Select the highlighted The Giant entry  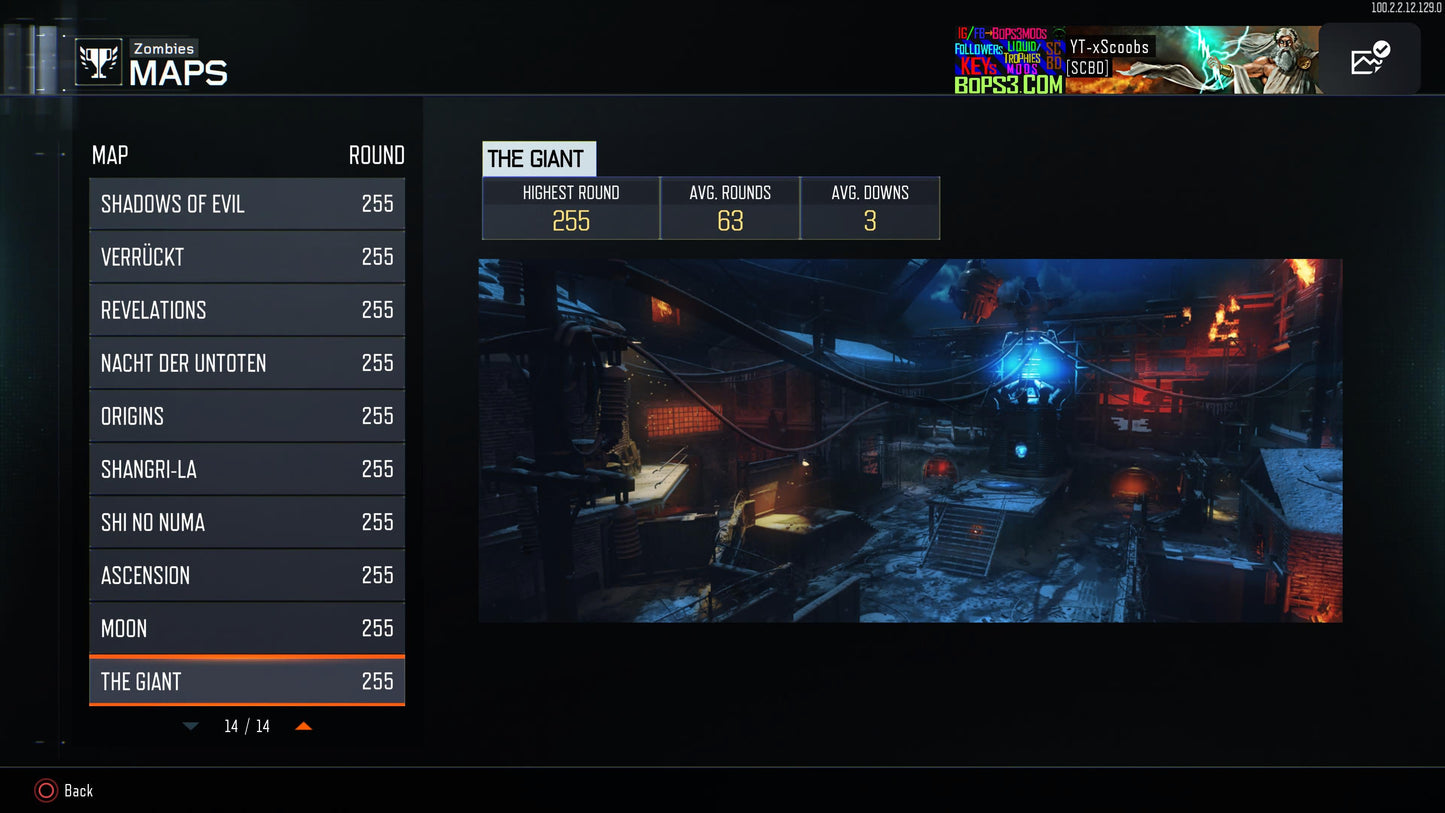click(x=247, y=681)
